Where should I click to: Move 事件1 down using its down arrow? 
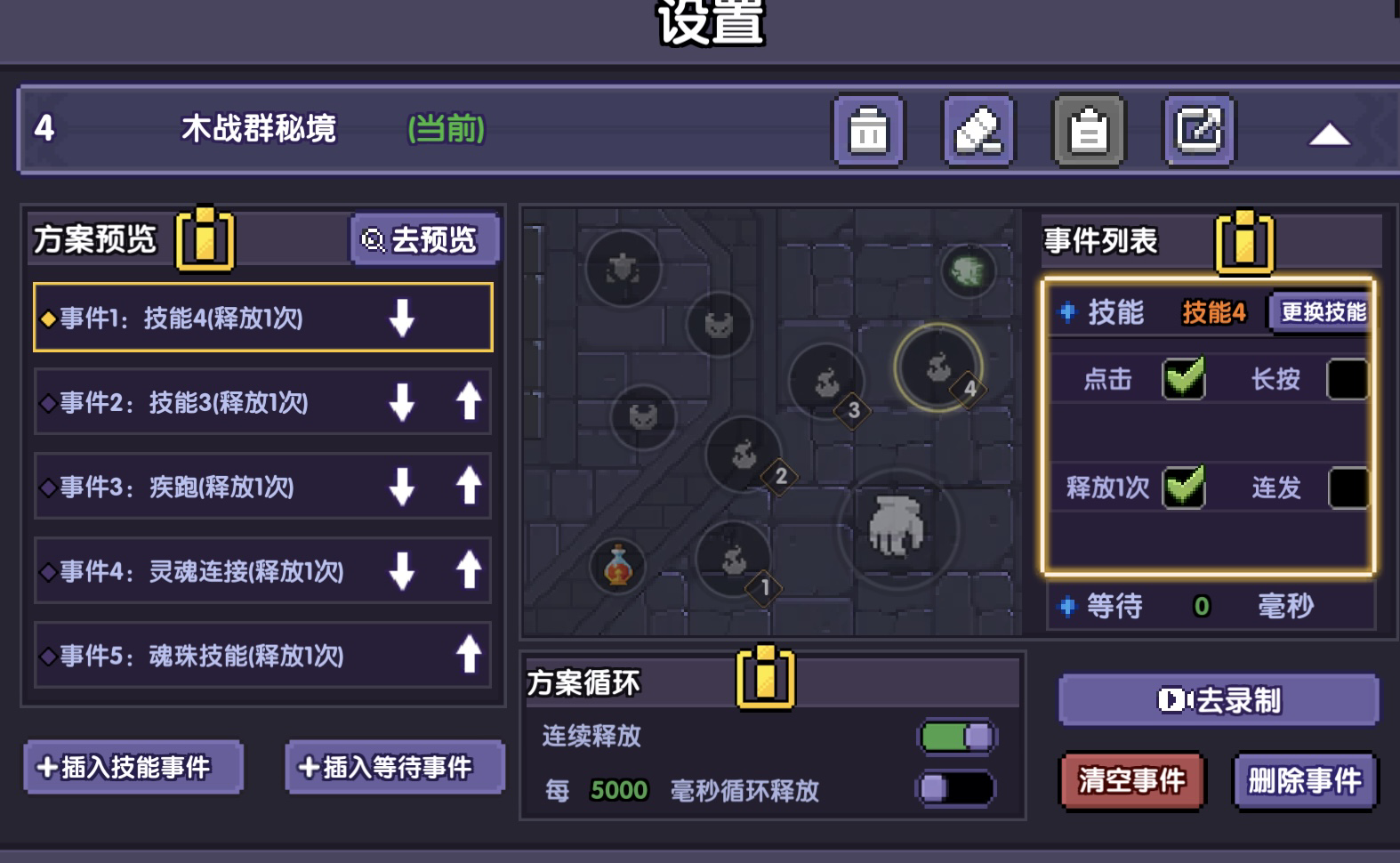pos(403,319)
